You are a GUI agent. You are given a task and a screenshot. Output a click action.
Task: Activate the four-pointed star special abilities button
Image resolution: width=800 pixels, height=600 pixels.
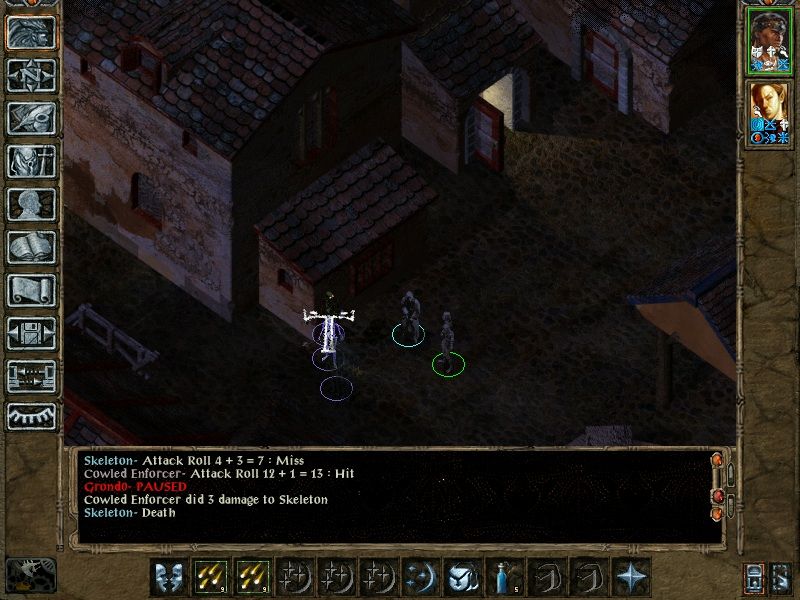tap(632, 577)
